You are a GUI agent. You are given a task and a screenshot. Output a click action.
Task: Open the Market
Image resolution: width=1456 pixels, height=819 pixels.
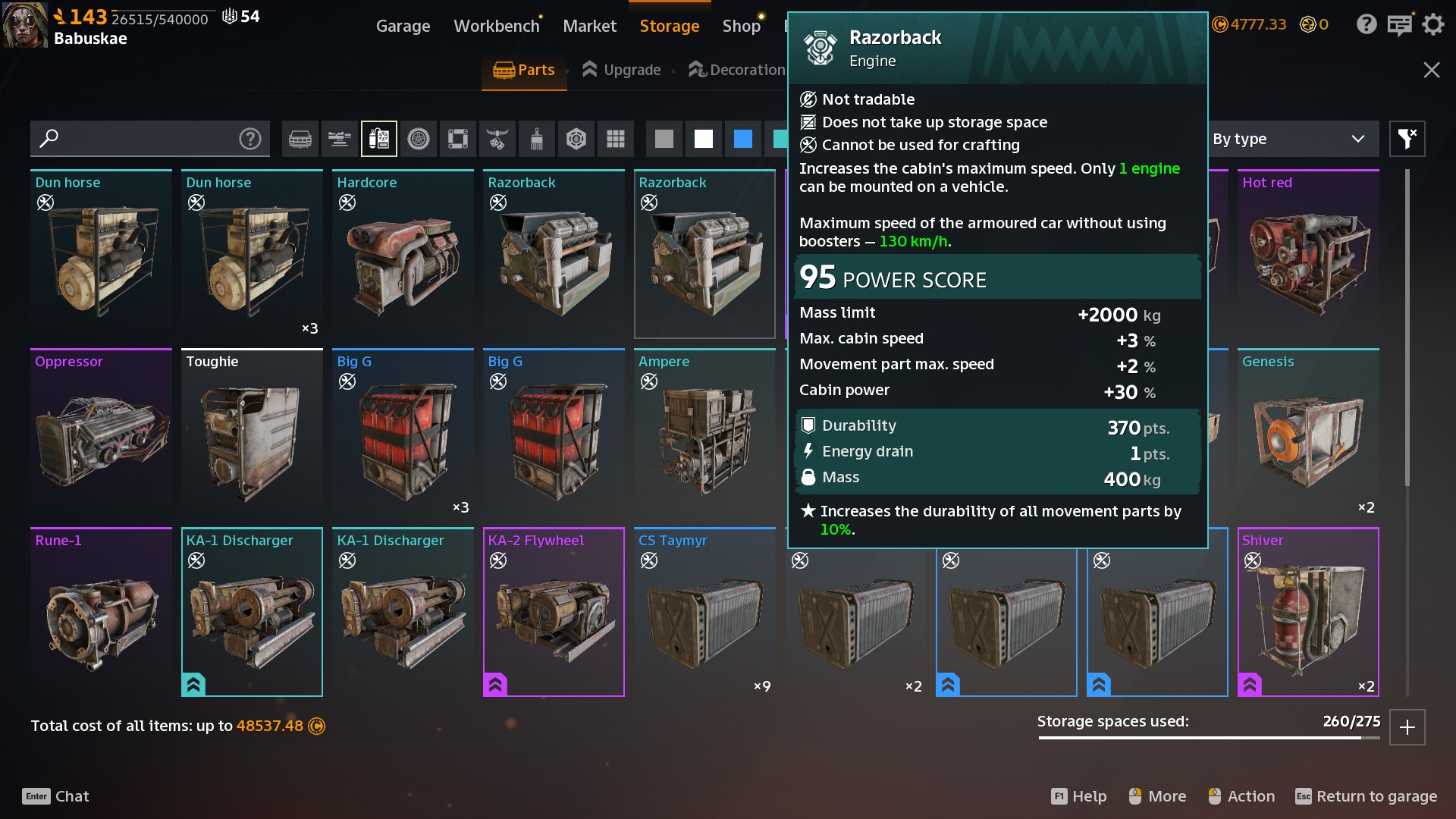pyautogui.click(x=589, y=26)
